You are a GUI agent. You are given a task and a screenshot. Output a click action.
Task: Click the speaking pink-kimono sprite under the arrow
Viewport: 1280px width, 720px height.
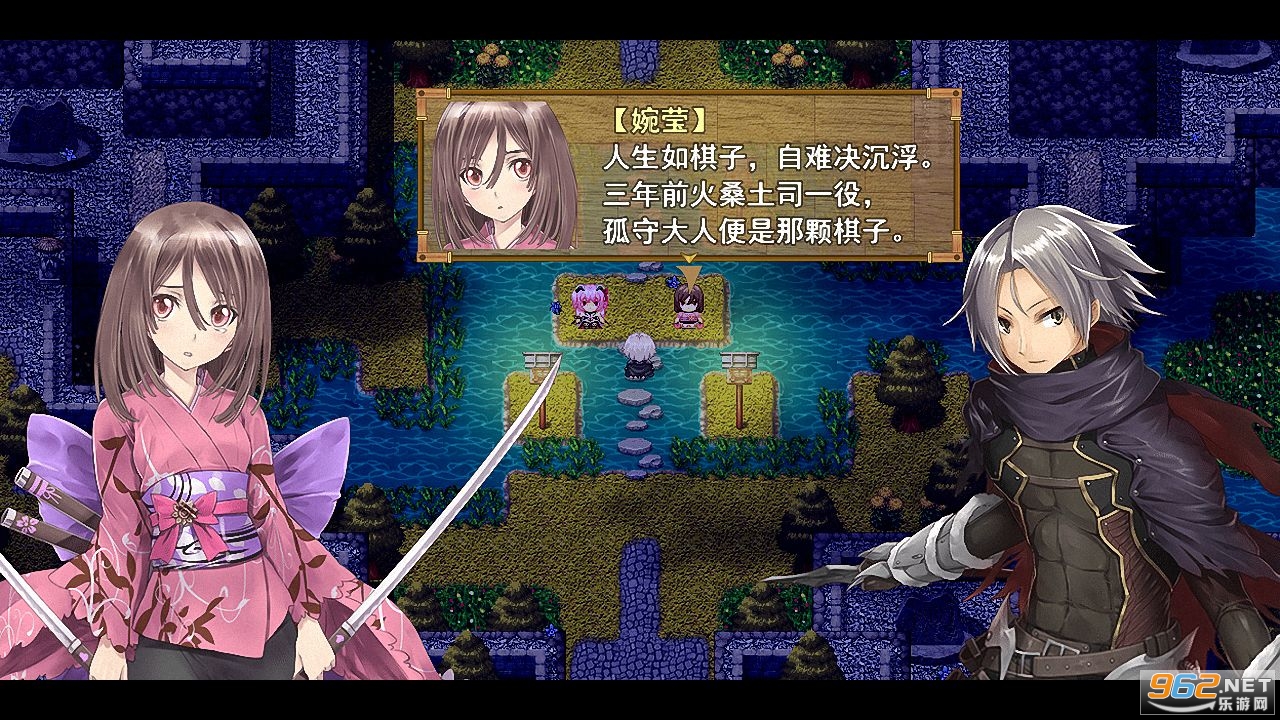689,308
